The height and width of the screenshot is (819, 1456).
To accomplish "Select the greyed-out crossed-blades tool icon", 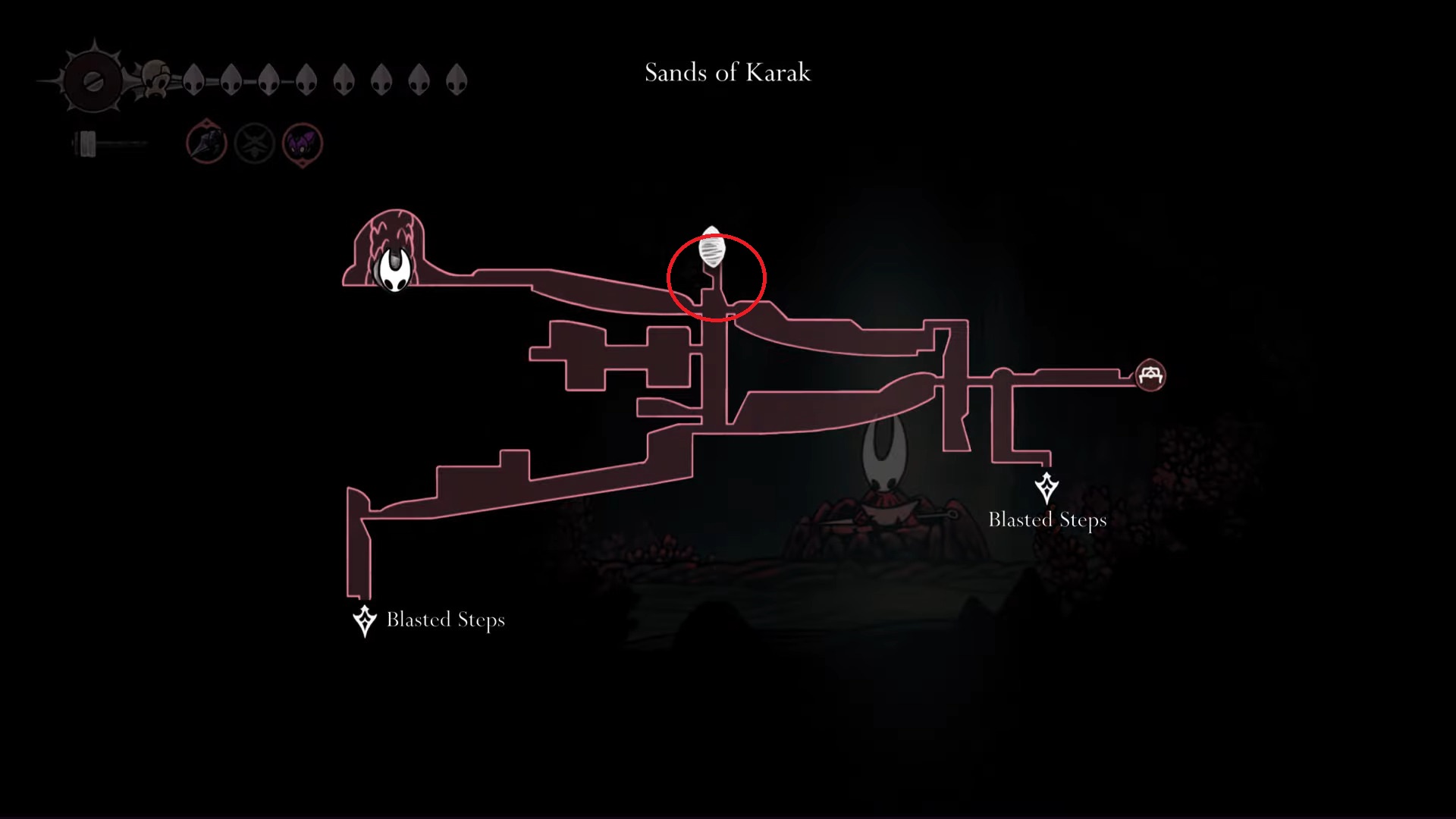I will click(x=254, y=143).
